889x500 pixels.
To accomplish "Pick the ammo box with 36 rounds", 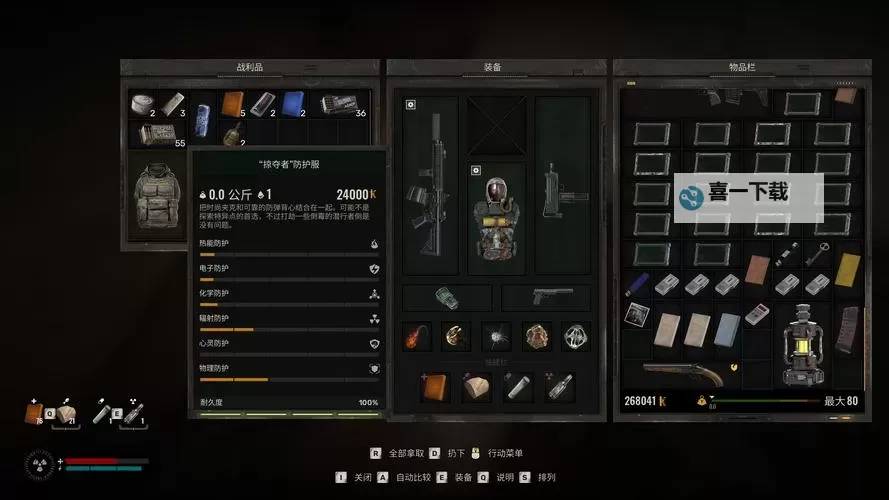I will click(341, 104).
